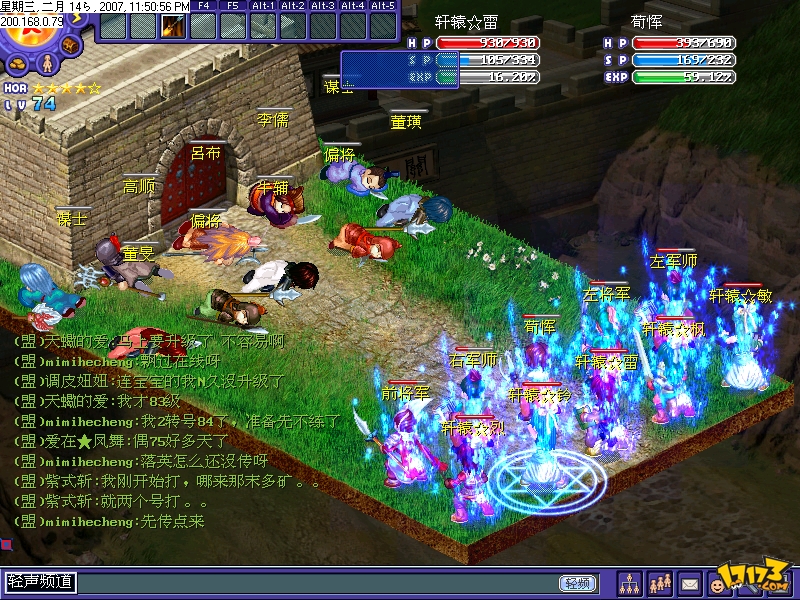Activate the flaming arrow skill slot
The height and width of the screenshot is (600, 800).
(x=173, y=26)
